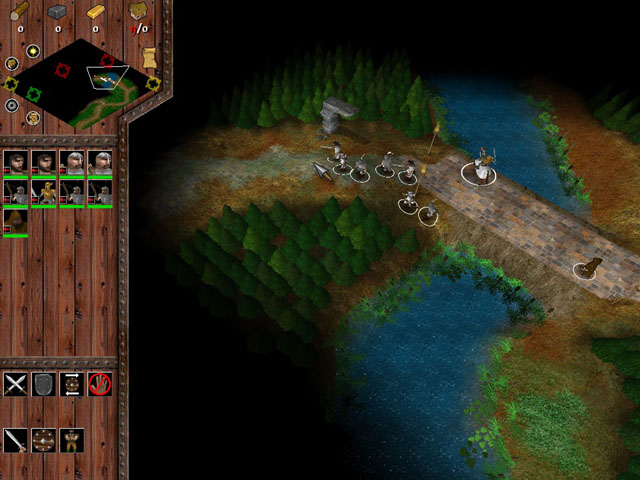Image resolution: width=640 pixels, height=480 pixels.
Task: Activate the crossed swords attack command
Action: (15, 383)
